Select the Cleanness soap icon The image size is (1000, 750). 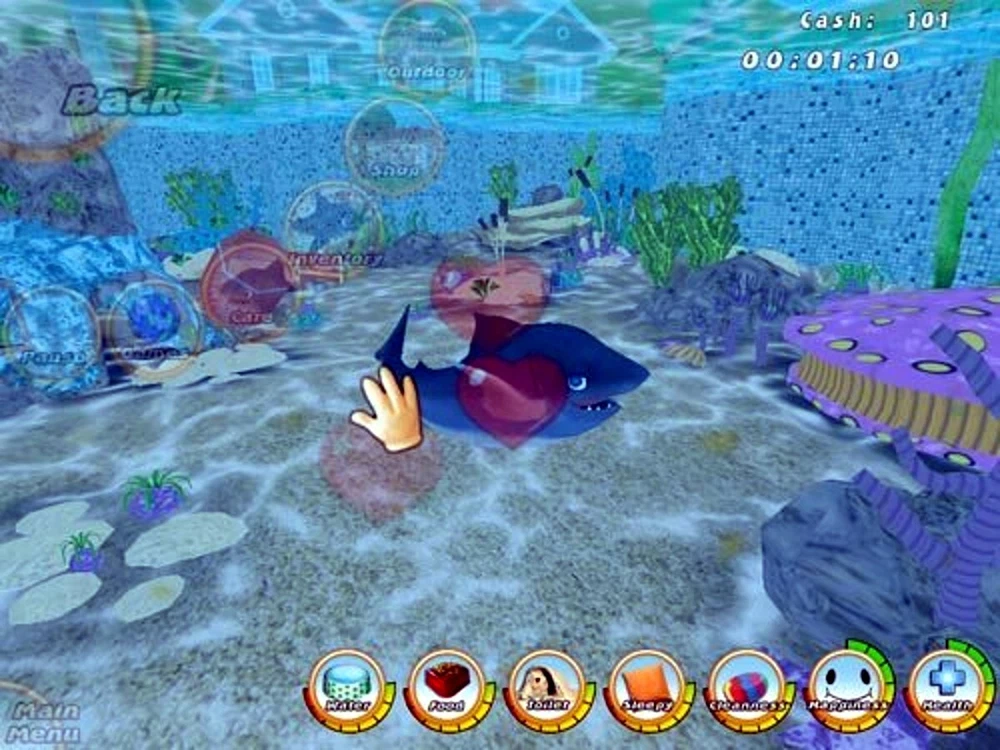click(x=745, y=689)
